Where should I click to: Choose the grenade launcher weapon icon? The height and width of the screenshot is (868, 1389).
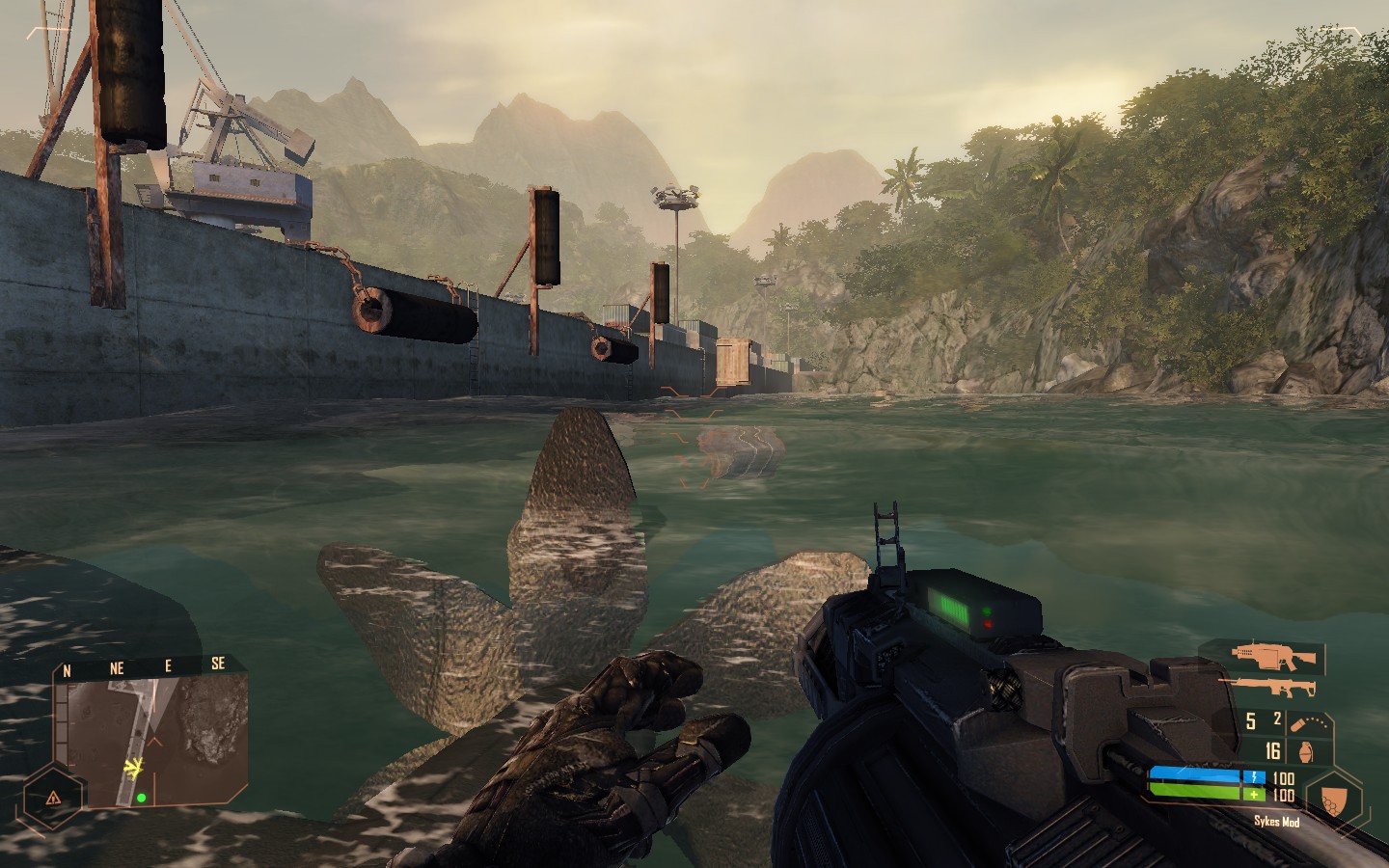click(1274, 658)
